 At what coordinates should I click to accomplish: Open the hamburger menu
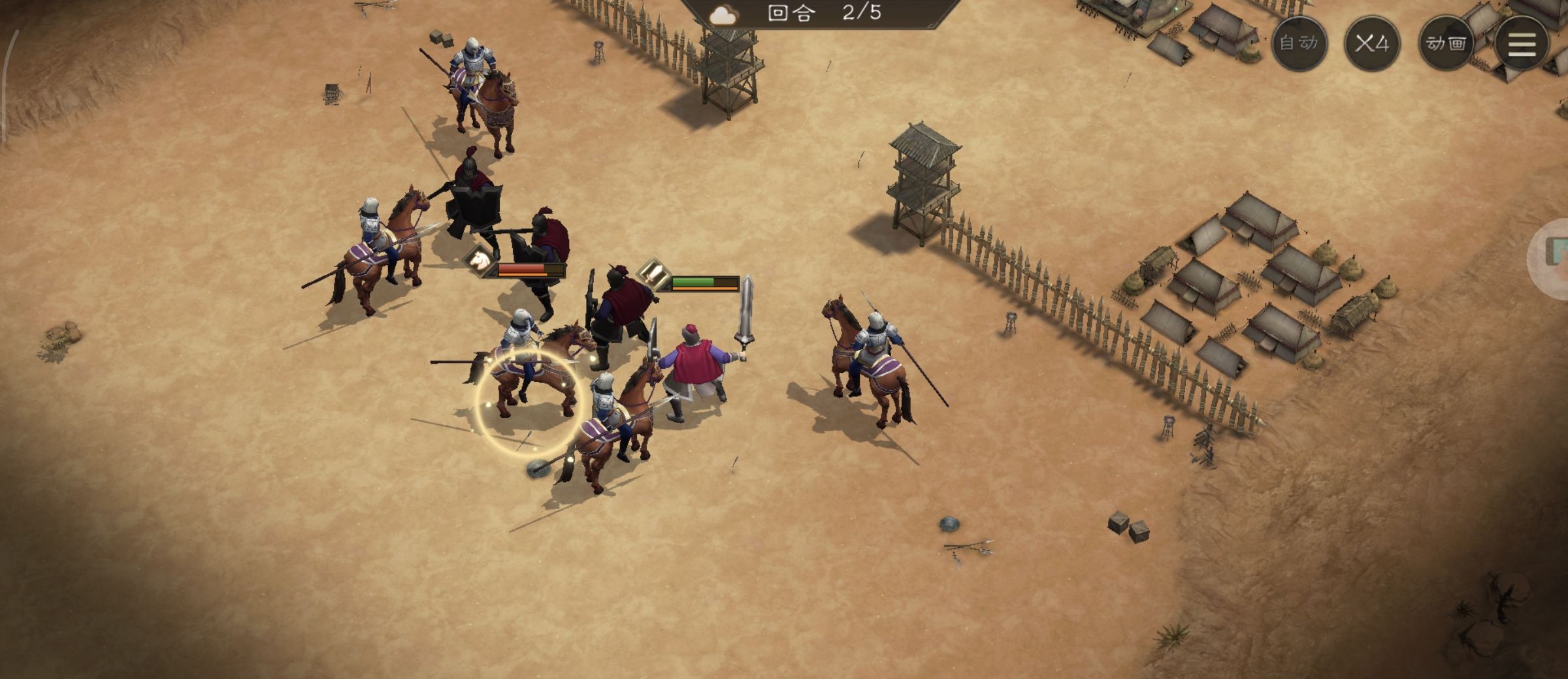click(x=1521, y=44)
